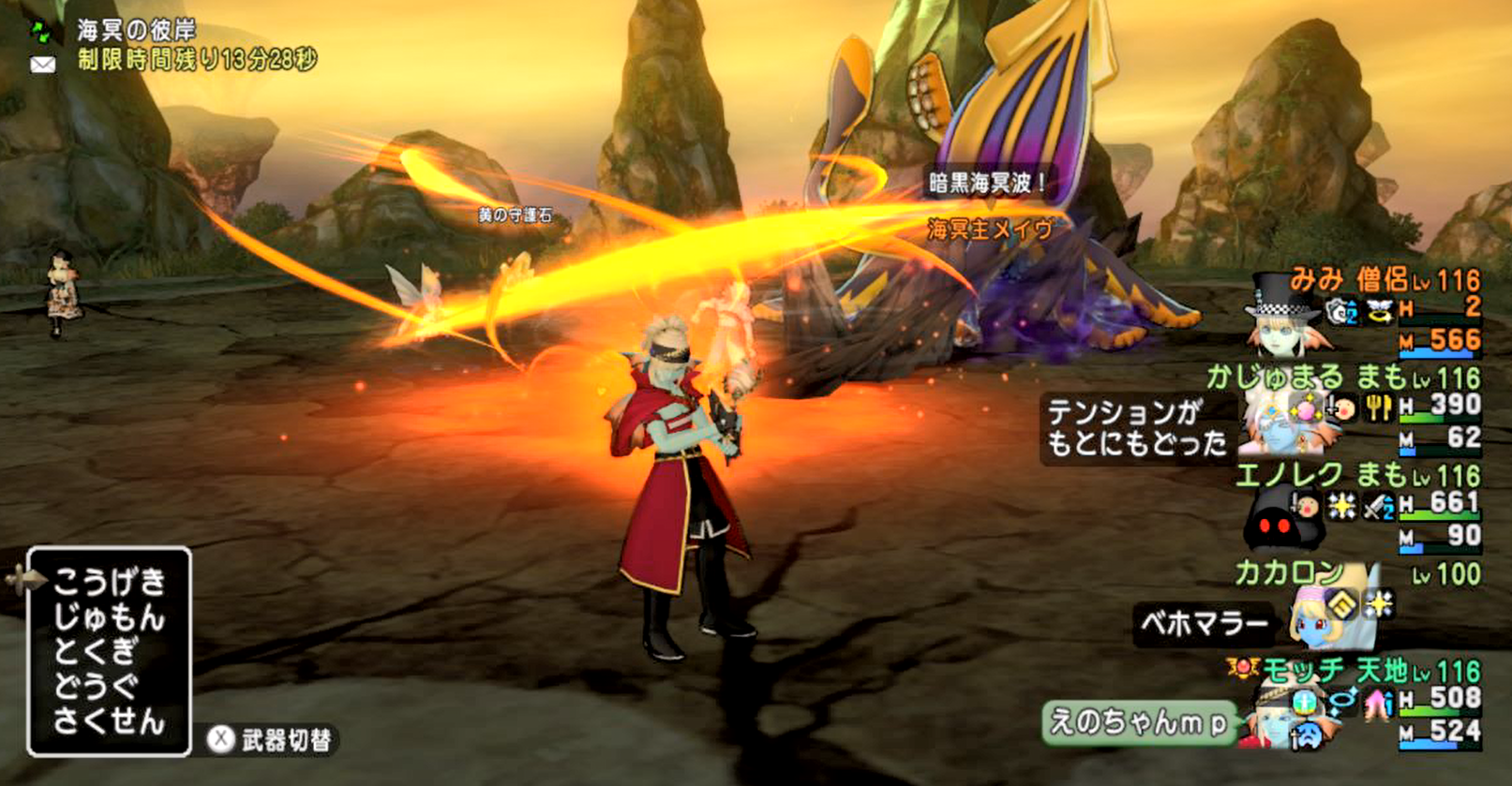Screen dimensions: 1512x786
Task: Click the sparkle buff icon beside エノレク
Action: (x=1342, y=506)
